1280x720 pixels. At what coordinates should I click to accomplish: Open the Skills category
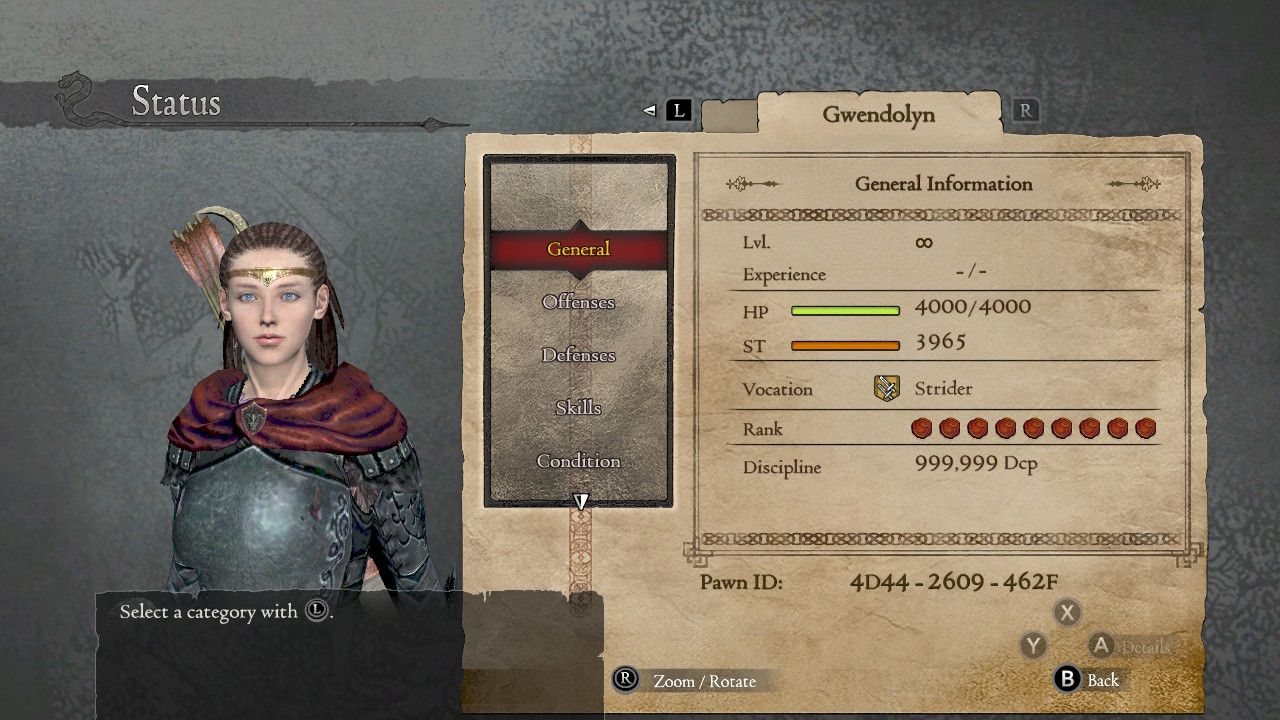578,408
